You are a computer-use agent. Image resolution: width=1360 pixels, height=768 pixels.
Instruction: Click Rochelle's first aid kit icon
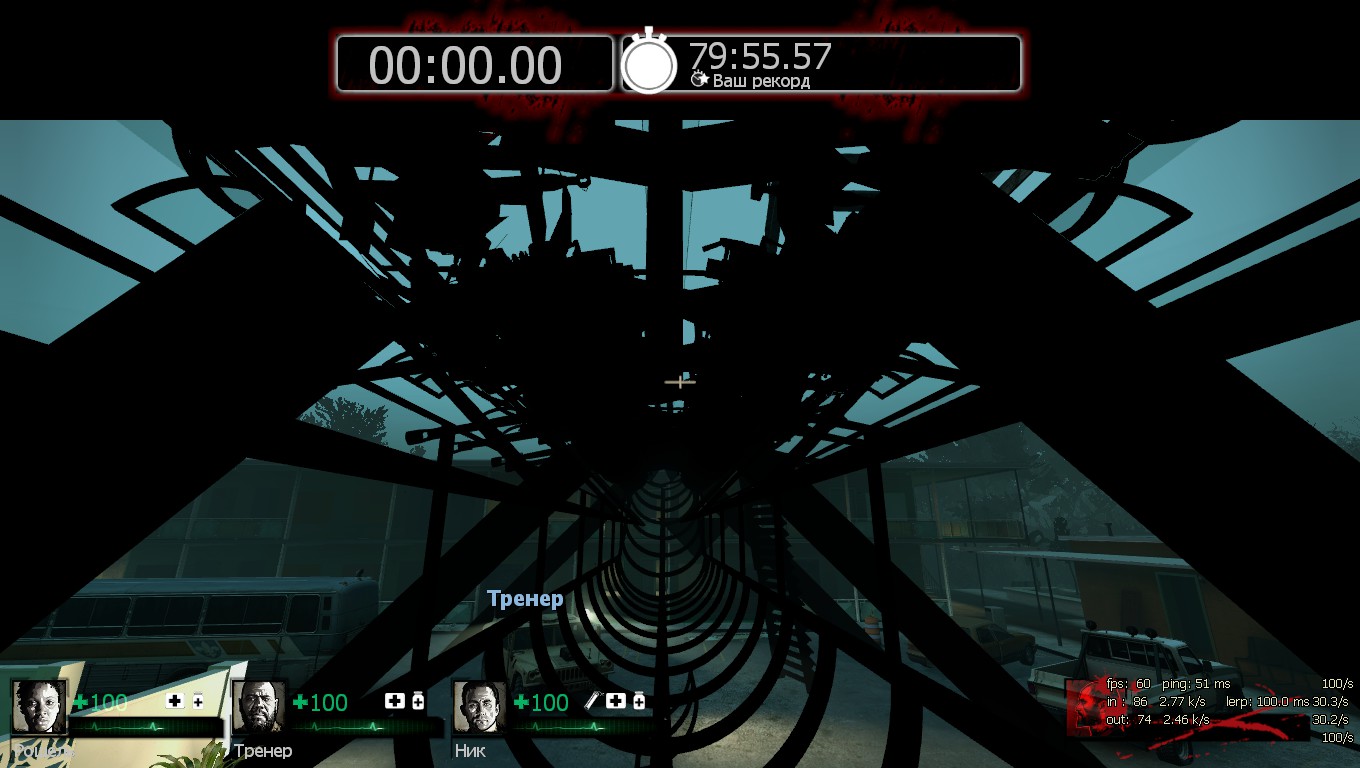[x=175, y=701]
